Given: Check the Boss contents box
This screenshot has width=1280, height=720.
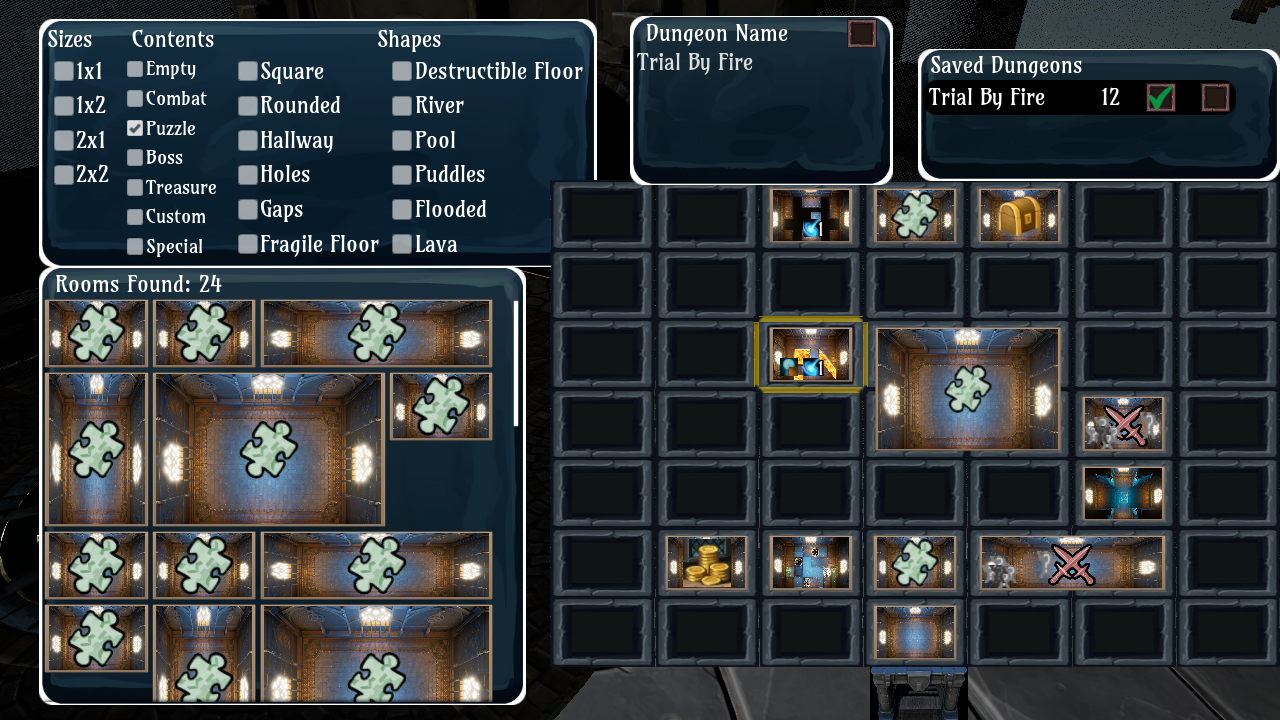Looking at the screenshot, I should (x=135, y=157).
